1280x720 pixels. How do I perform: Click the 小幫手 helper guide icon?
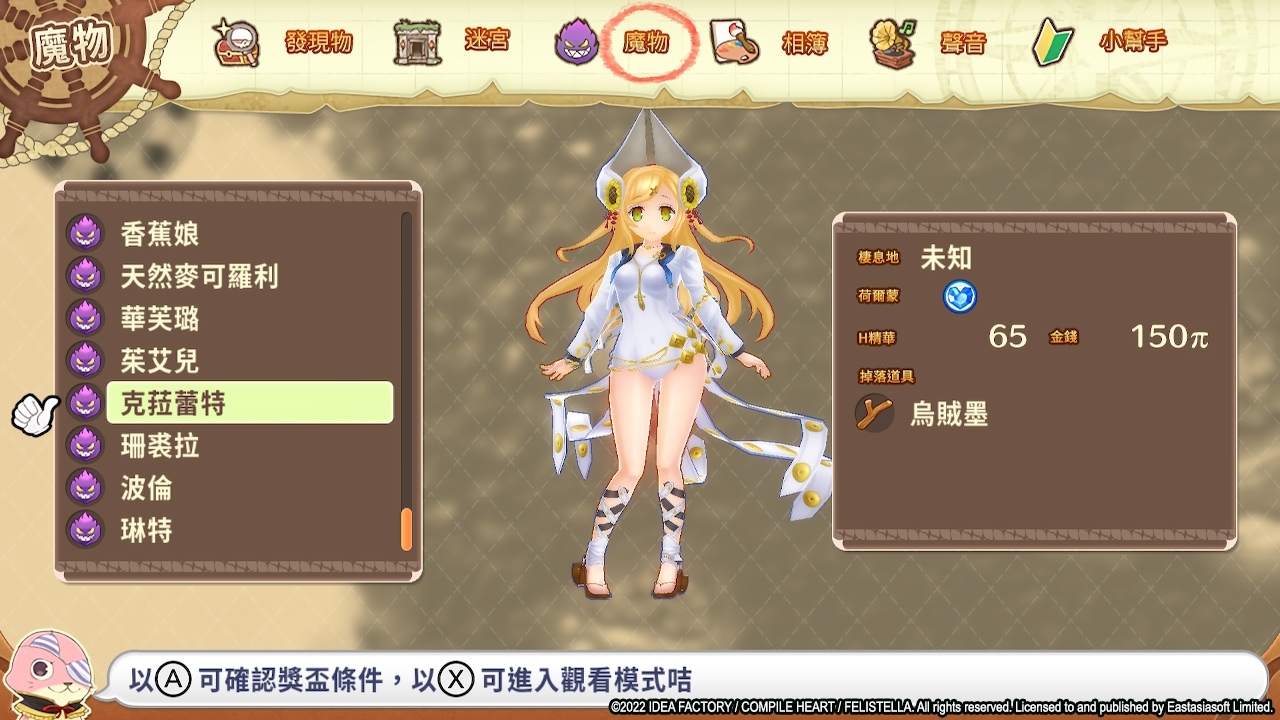point(1050,42)
